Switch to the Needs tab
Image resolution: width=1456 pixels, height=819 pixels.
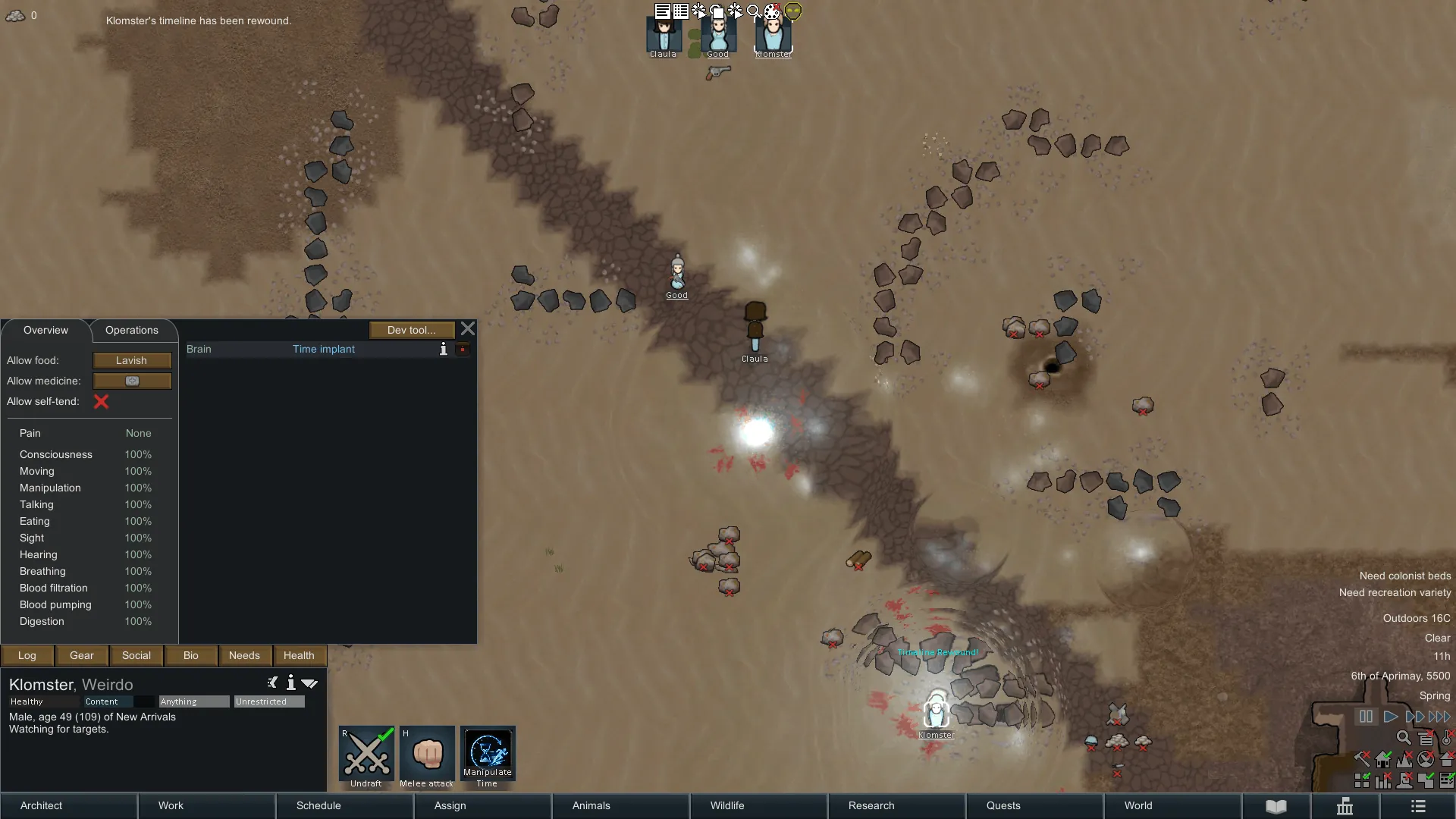pos(244,655)
